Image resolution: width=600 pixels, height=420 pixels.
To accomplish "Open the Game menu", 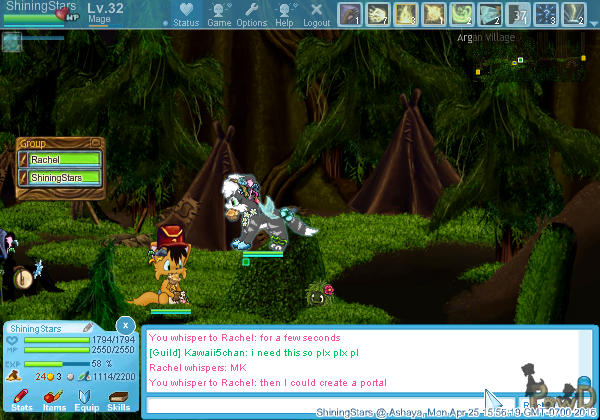I will pyautogui.click(x=219, y=14).
